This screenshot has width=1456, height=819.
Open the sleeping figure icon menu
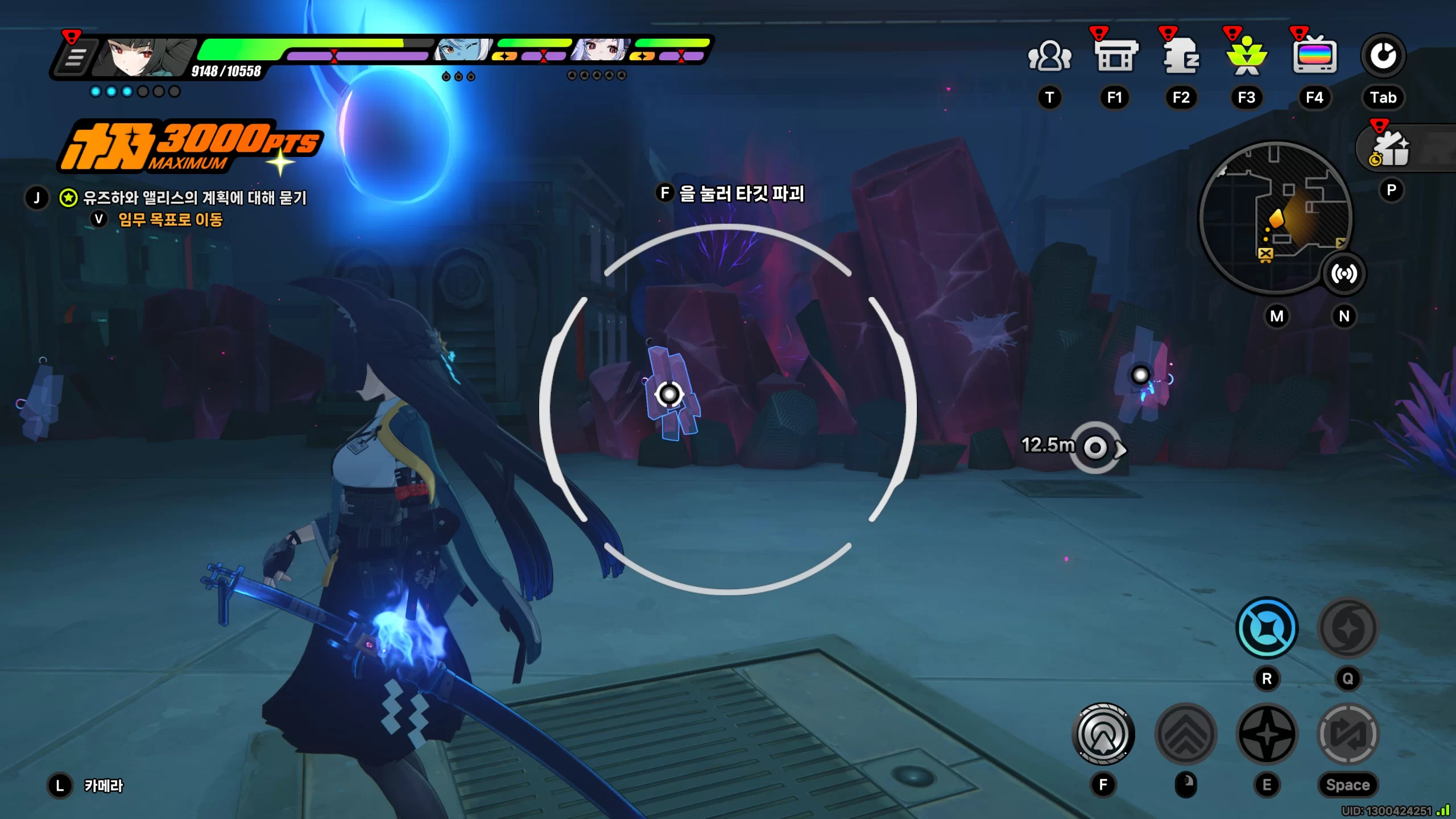[1181, 56]
